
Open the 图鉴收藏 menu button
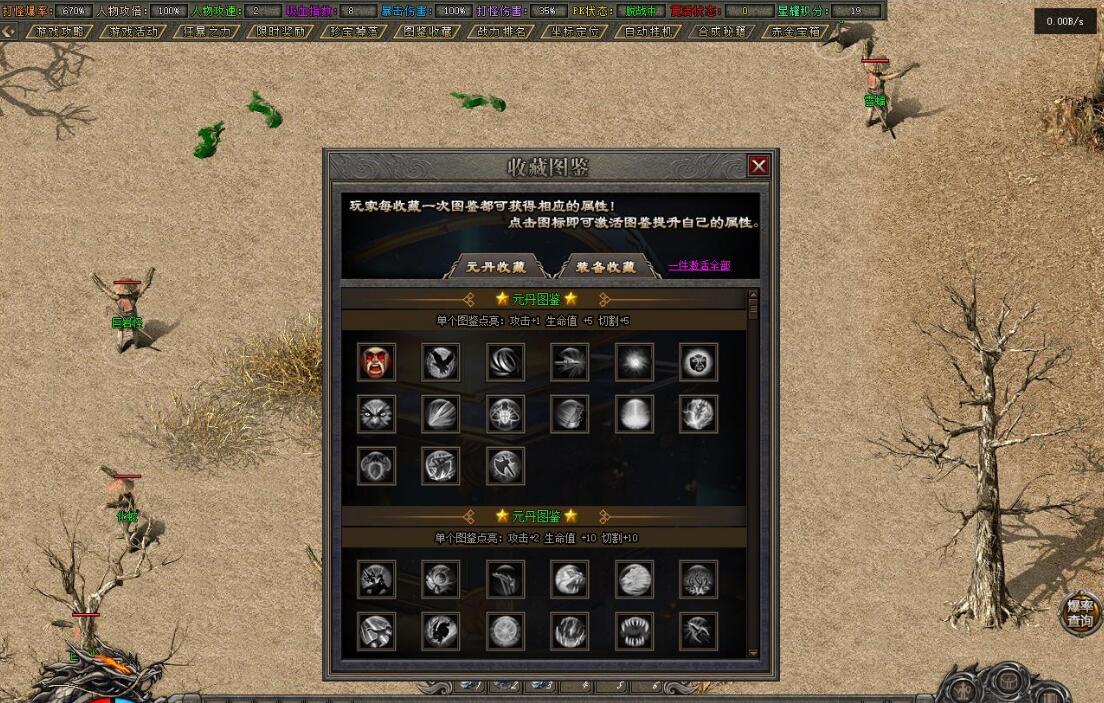point(428,31)
